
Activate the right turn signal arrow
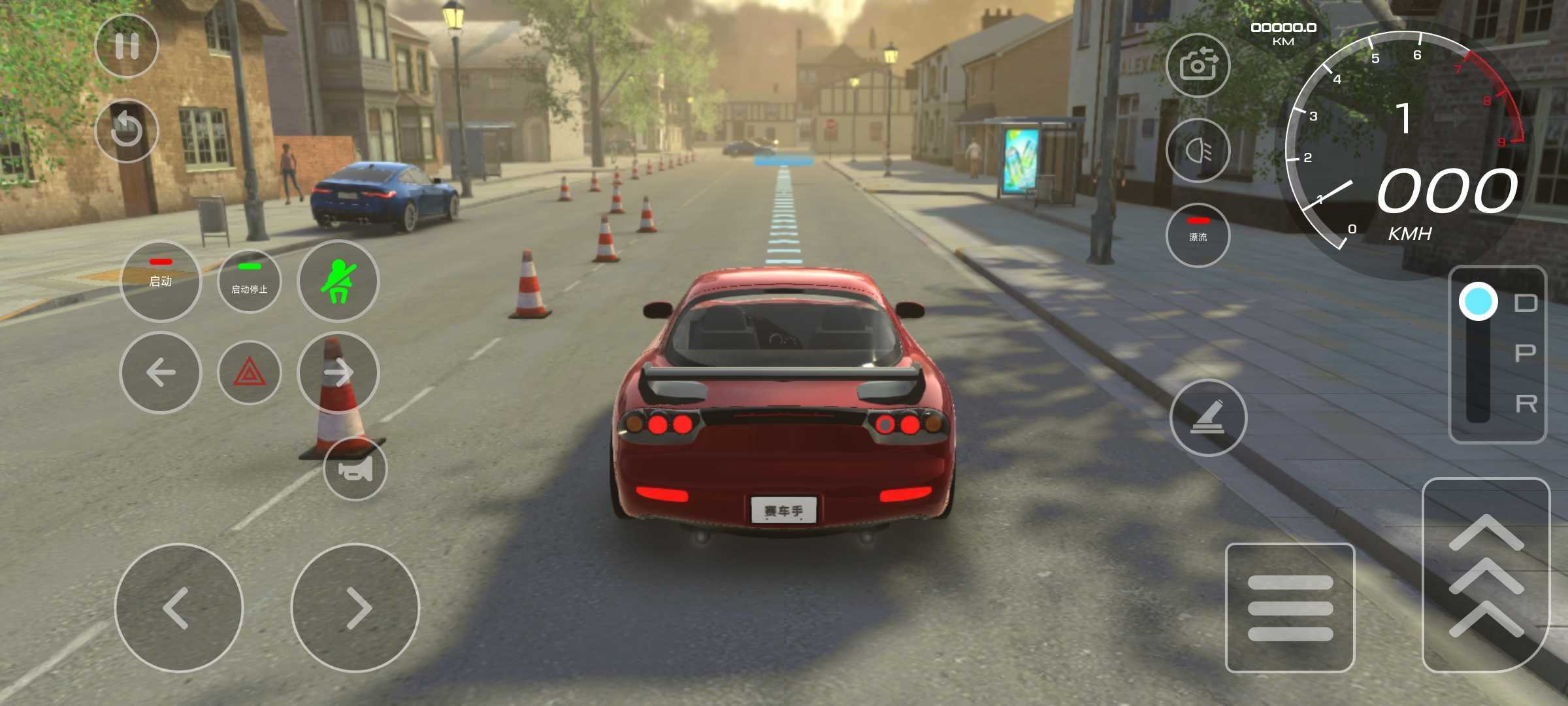click(x=338, y=373)
